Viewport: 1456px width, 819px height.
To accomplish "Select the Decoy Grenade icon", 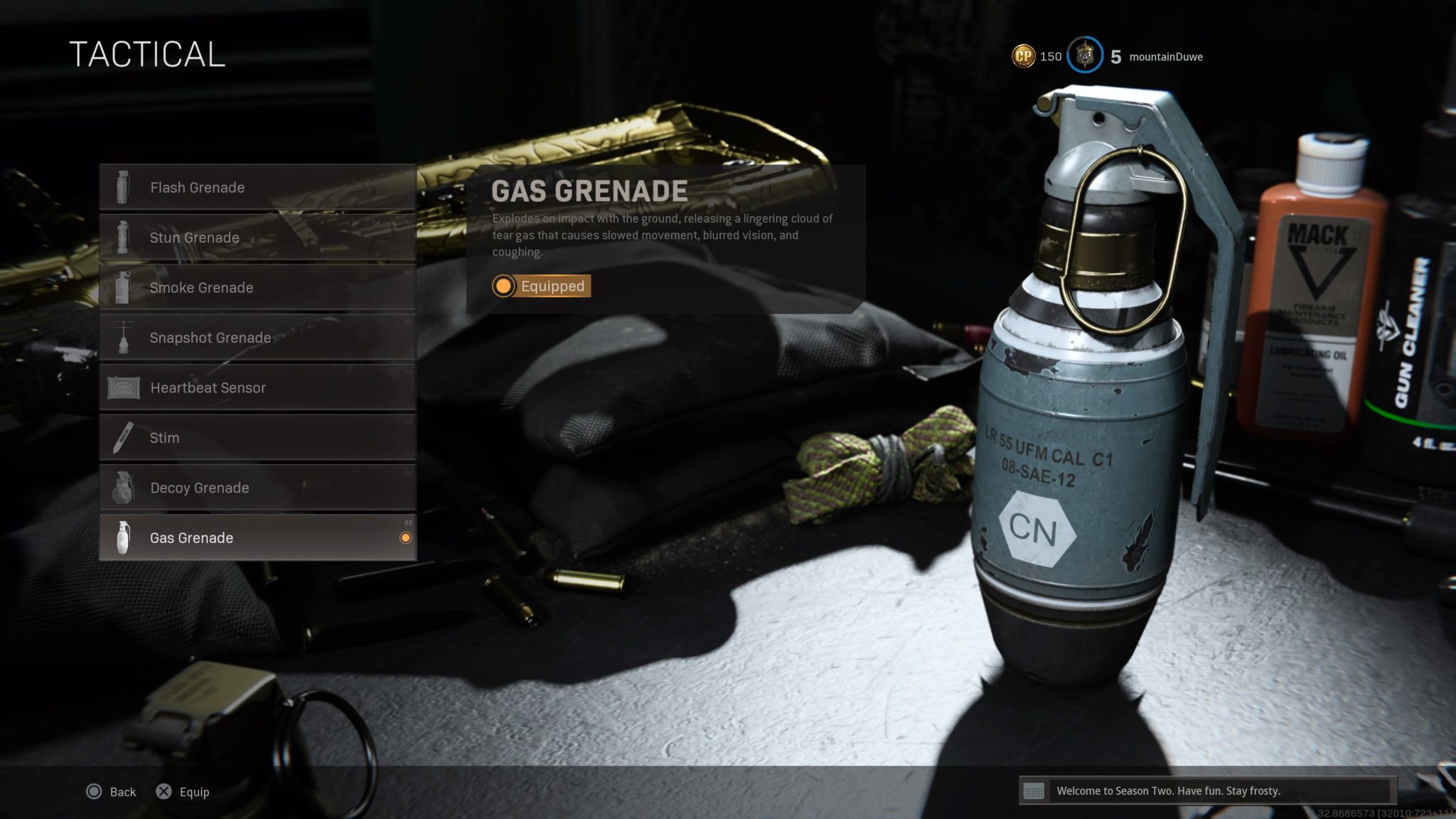I will 124,488.
